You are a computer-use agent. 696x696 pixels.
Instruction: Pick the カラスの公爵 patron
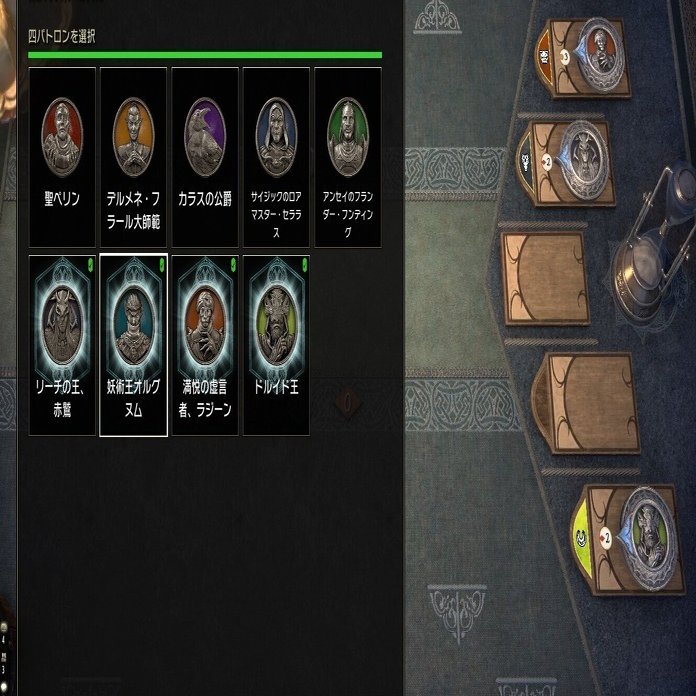point(205,157)
